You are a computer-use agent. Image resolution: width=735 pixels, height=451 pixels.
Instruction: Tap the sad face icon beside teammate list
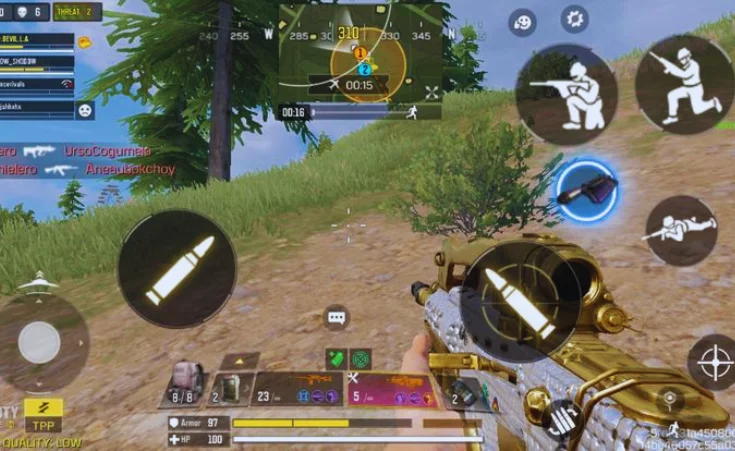pos(85,110)
